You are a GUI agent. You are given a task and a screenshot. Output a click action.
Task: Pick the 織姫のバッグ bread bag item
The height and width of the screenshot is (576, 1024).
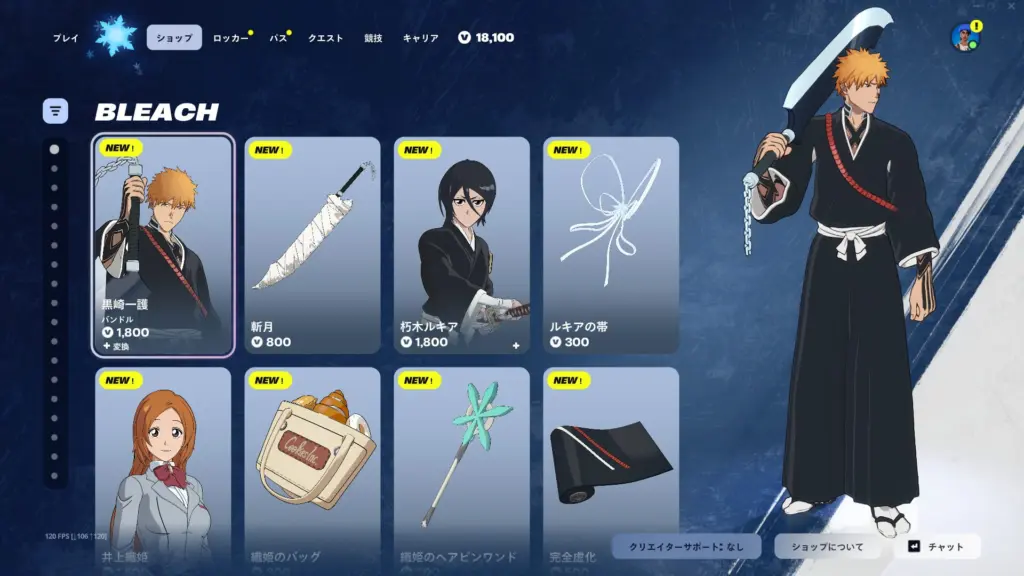pyautogui.click(x=312, y=465)
